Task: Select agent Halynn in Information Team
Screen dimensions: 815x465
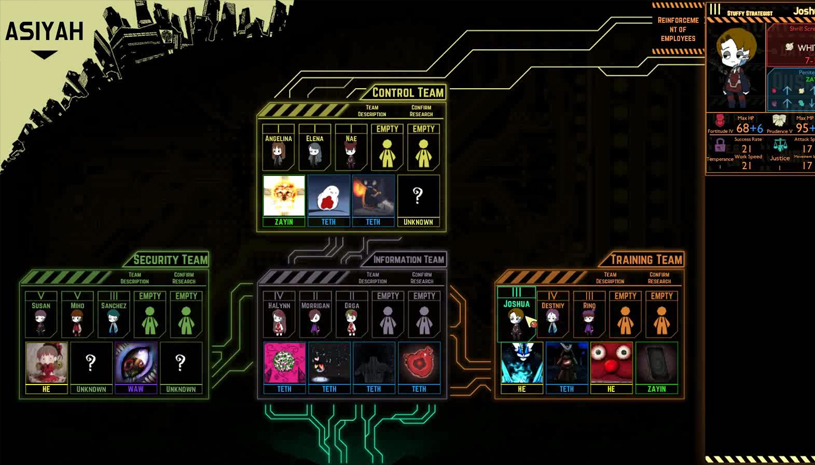Action: [279, 315]
